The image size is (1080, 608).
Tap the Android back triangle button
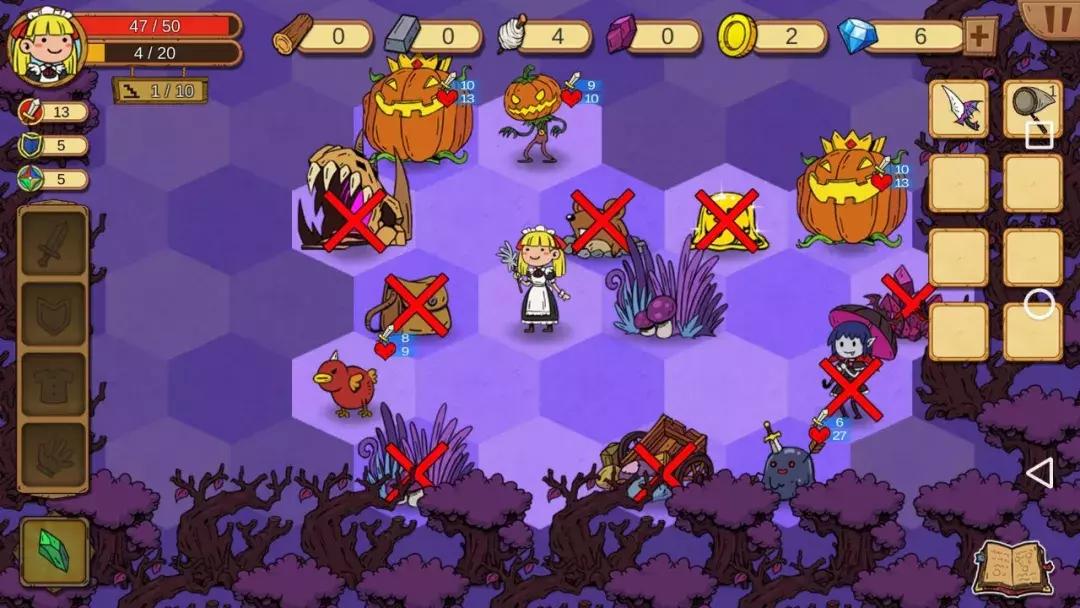pyautogui.click(x=1040, y=473)
